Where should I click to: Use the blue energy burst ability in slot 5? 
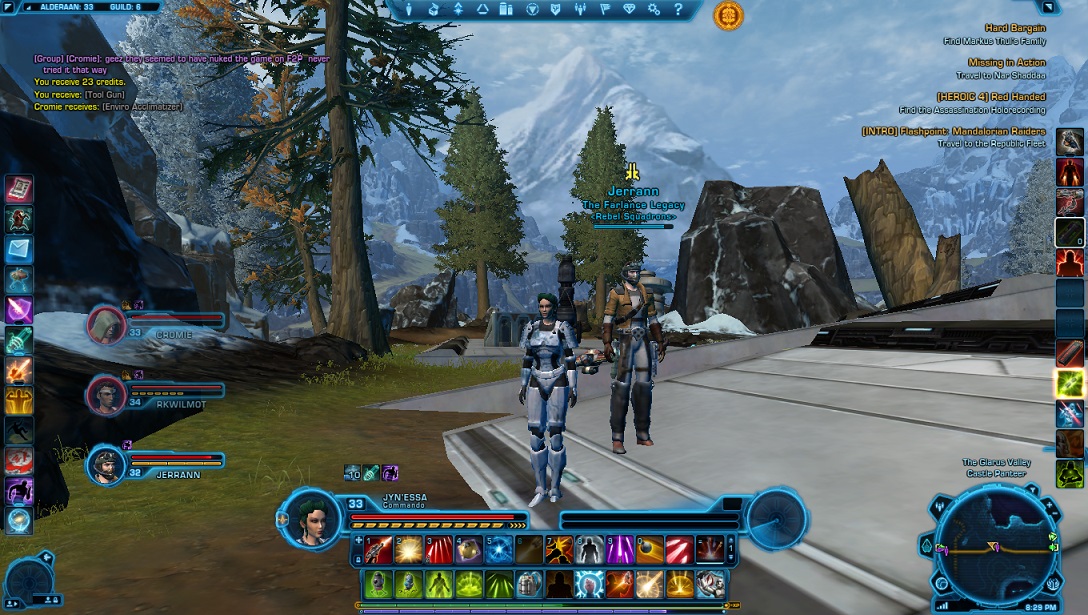point(499,550)
